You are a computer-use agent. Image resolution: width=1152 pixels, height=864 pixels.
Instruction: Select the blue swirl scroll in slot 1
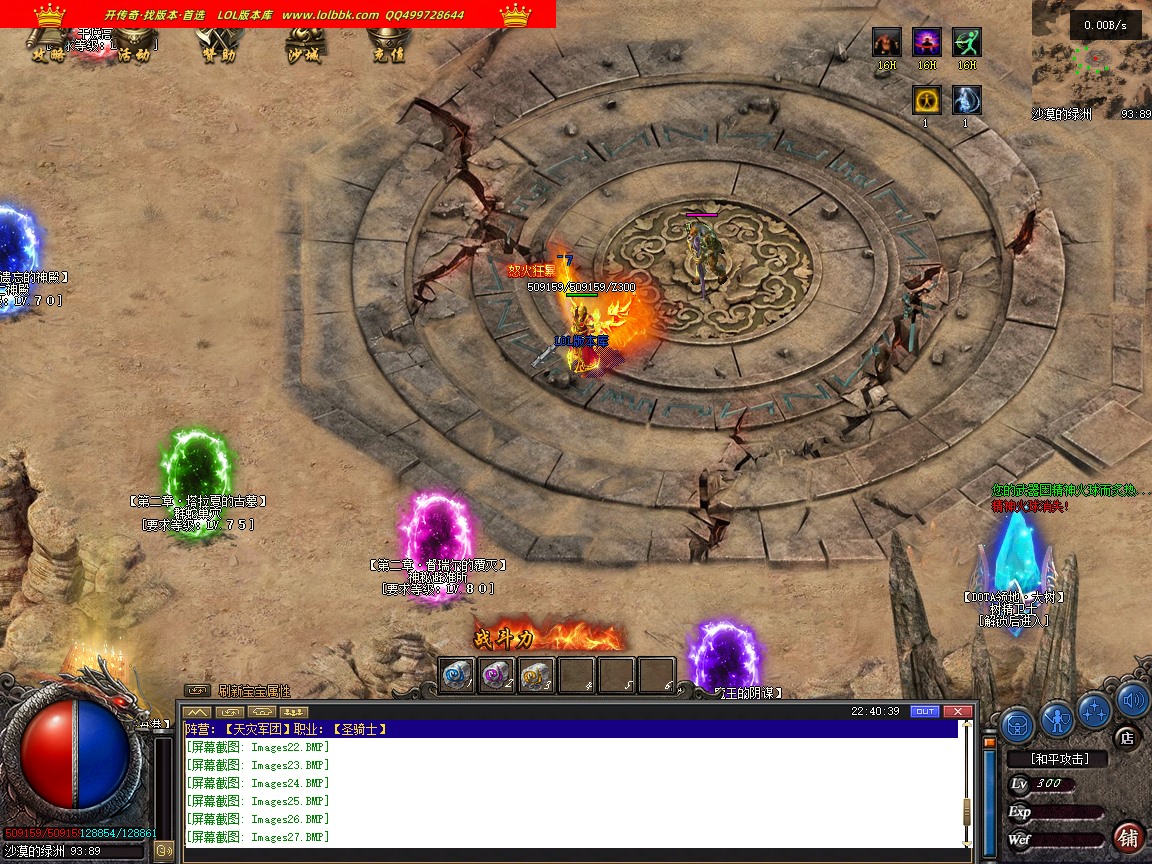coord(457,675)
